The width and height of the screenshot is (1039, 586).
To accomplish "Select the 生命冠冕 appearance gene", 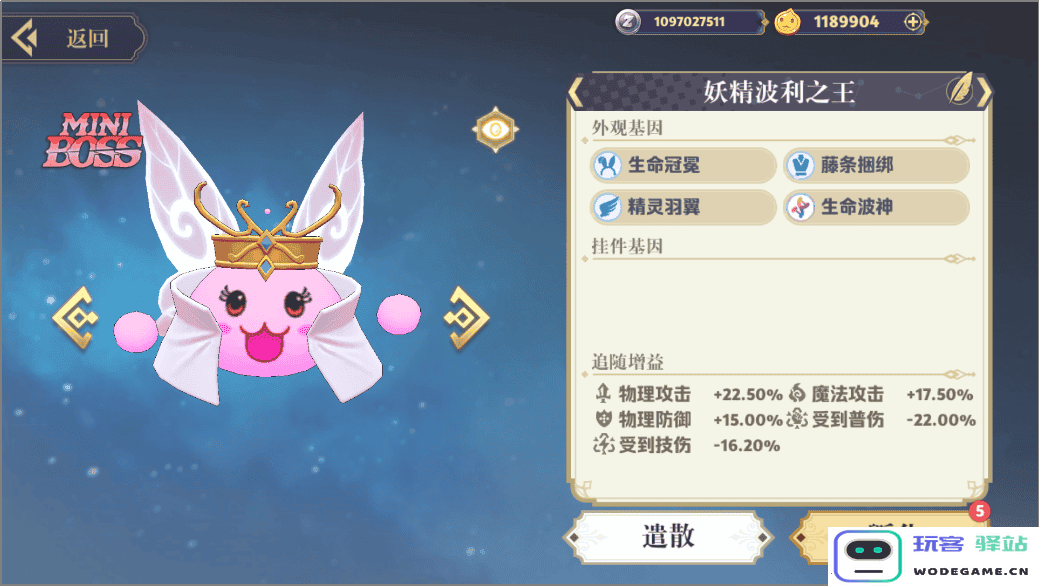I will point(683,165).
